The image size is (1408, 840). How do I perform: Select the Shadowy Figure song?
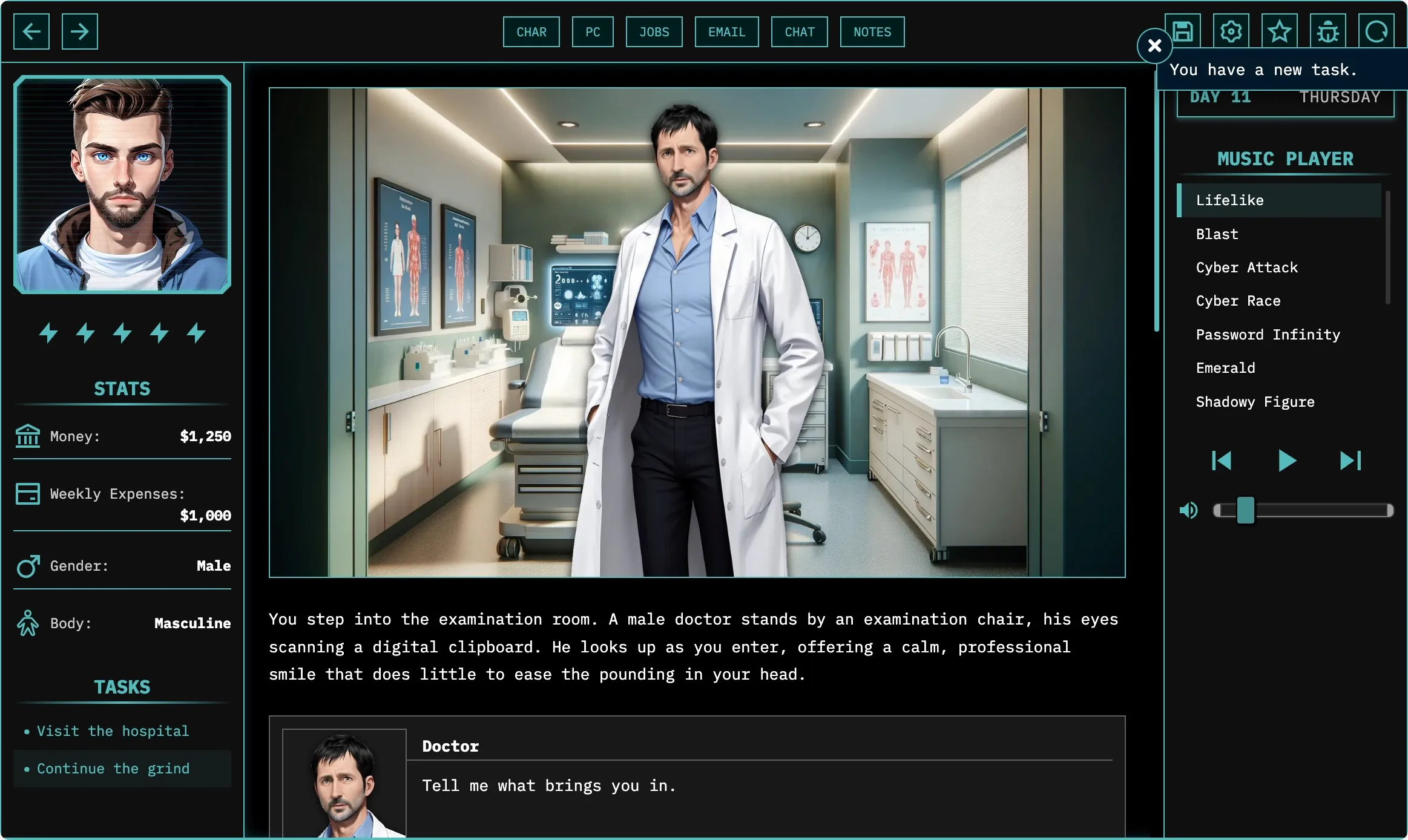coord(1255,402)
